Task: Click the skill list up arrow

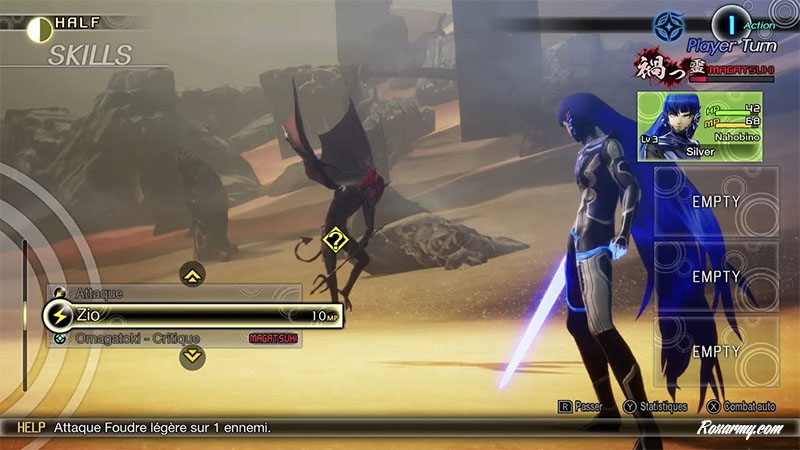Action: point(192,272)
